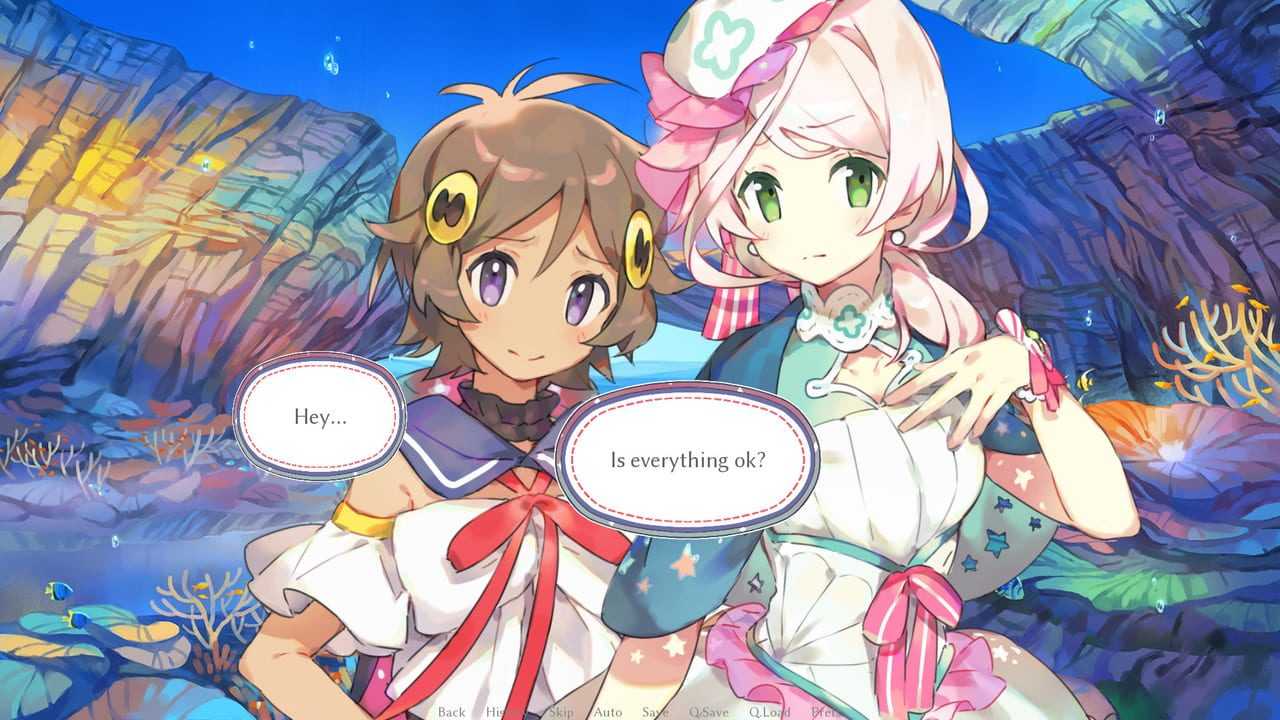Quick load with Q.Load
The image size is (1280, 720).
tap(769, 712)
